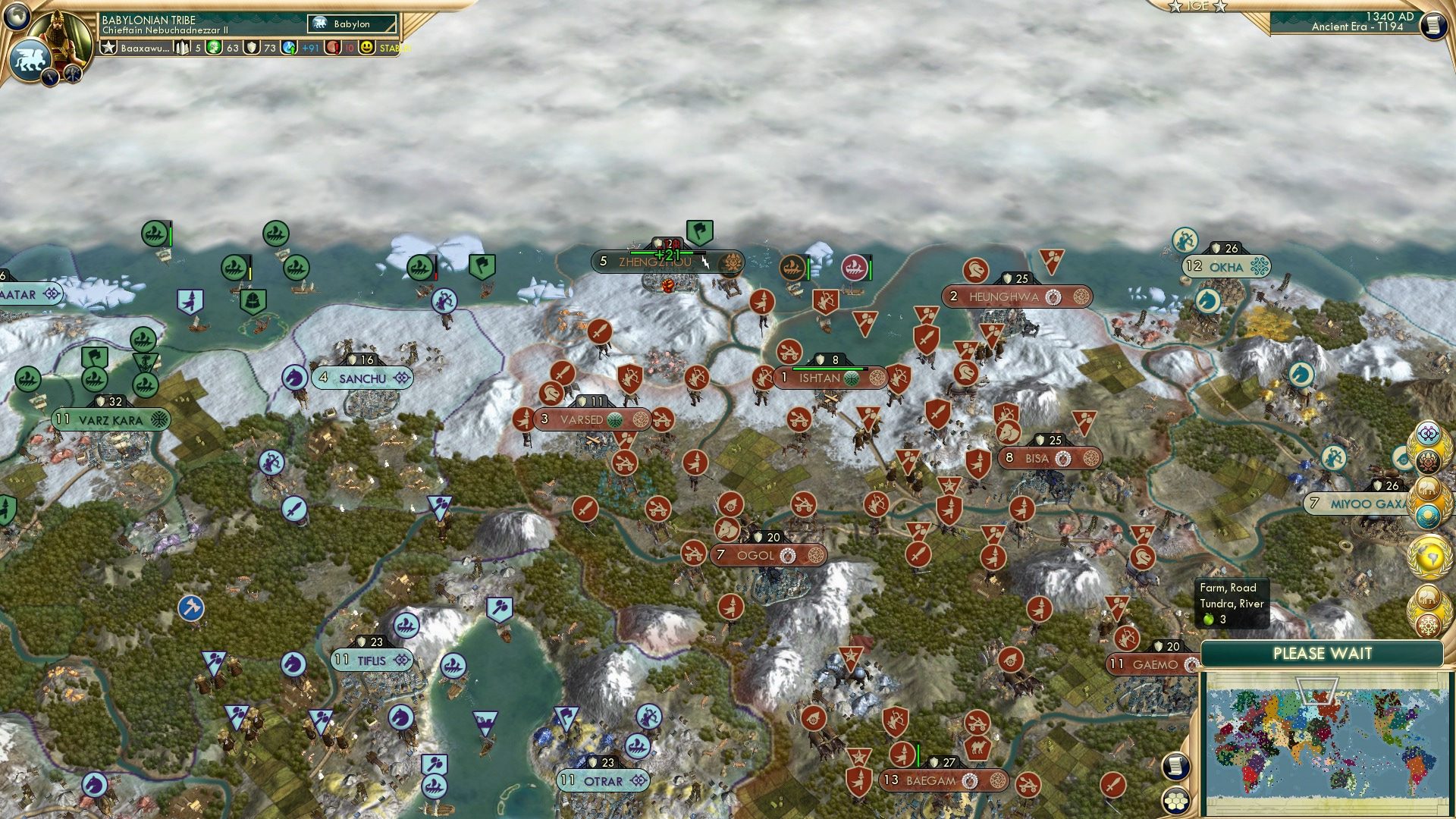Click the hammer icon beside the lightning bolt
The width and height of the screenshot is (1456, 819).
click(x=72, y=75)
